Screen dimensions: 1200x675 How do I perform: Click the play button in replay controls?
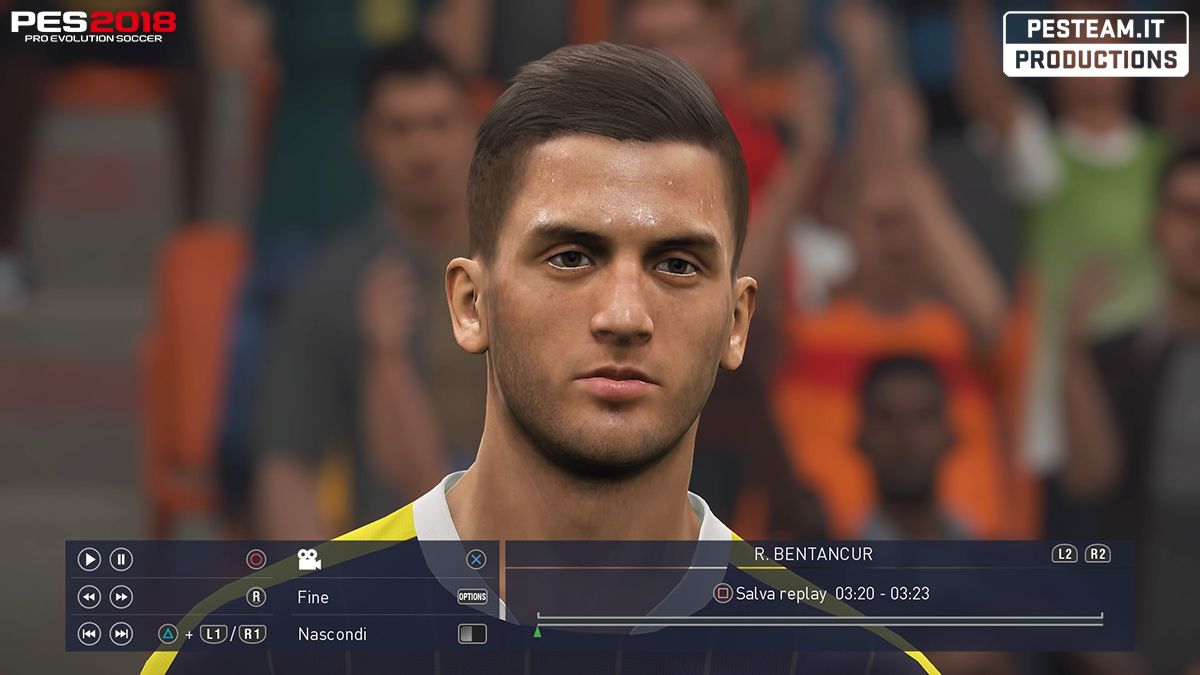point(89,560)
